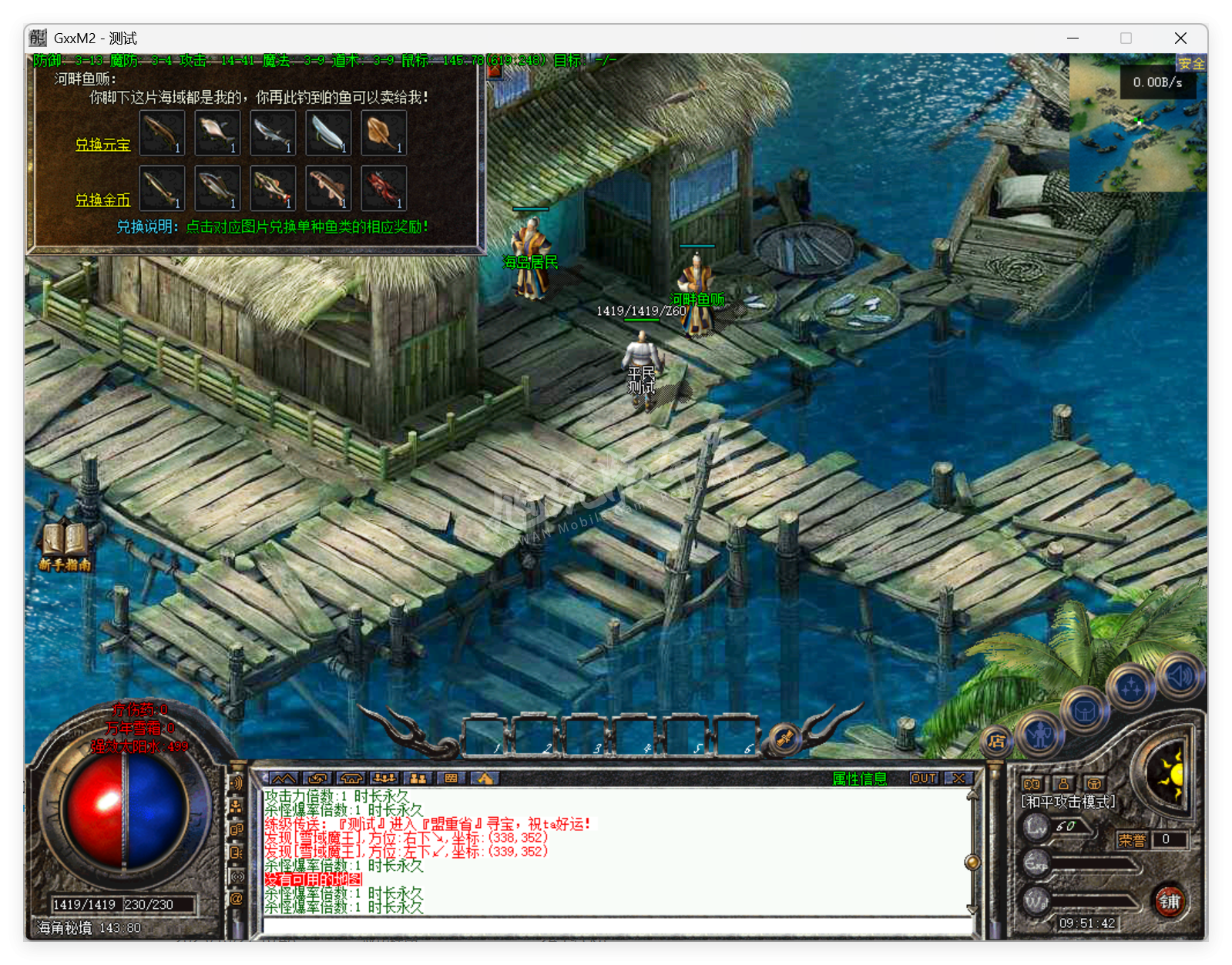Image resolution: width=1232 pixels, height=965 pixels.
Task: Select the first brown fish thumbnail in dialog
Action: [162, 132]
